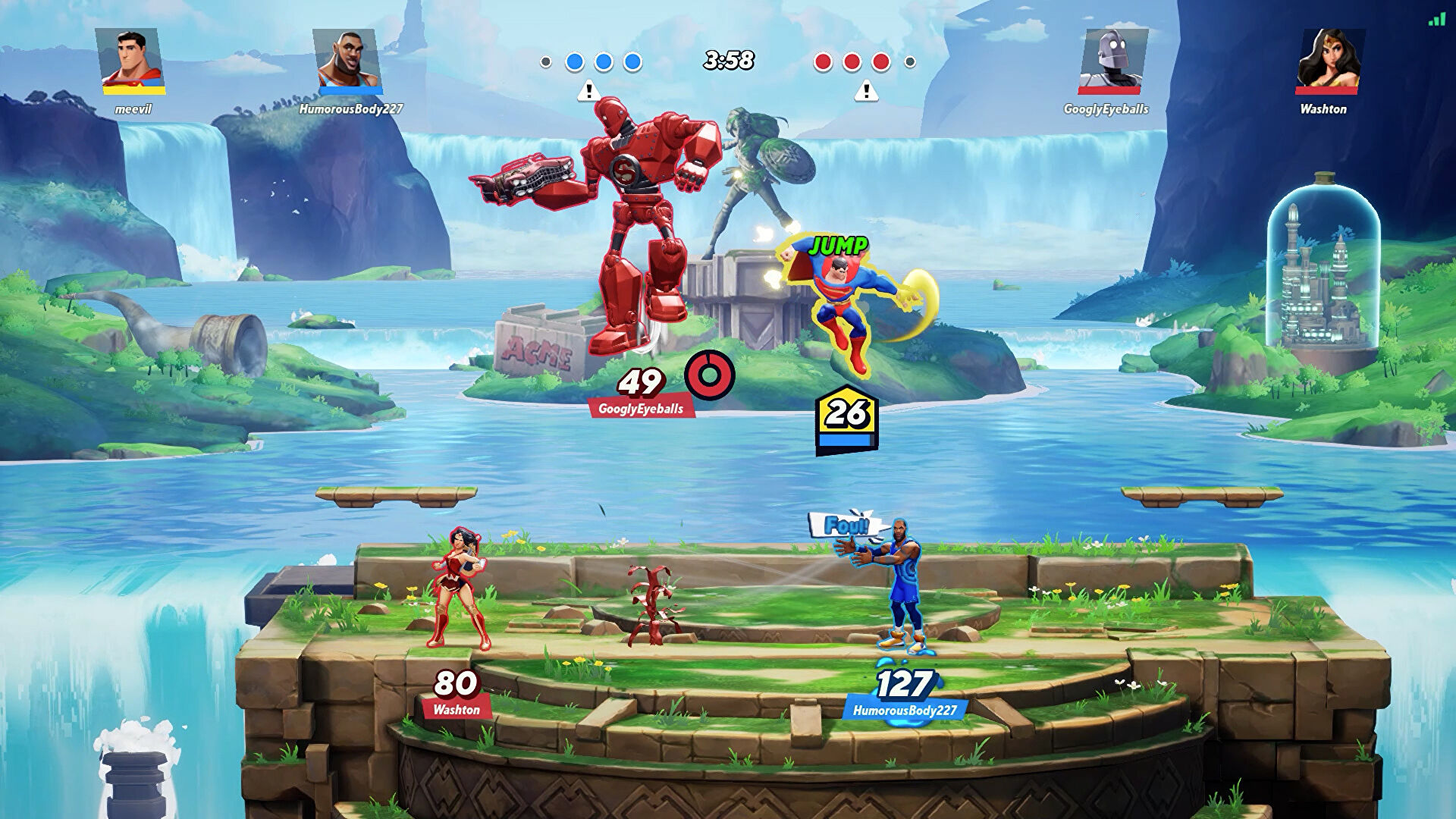
Task: Select Washton's Wonder Woman portrait
Action: pos(1329,61)
